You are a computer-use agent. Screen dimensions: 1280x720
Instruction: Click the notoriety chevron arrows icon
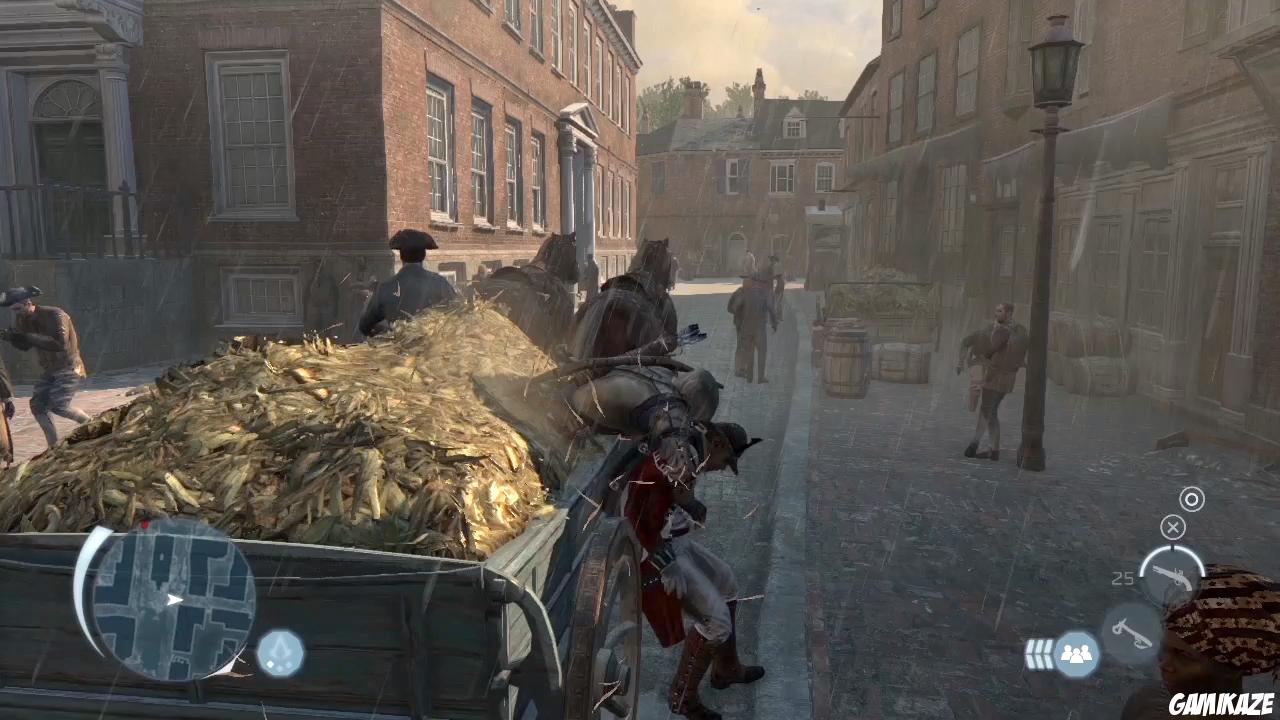point(1040,653)
